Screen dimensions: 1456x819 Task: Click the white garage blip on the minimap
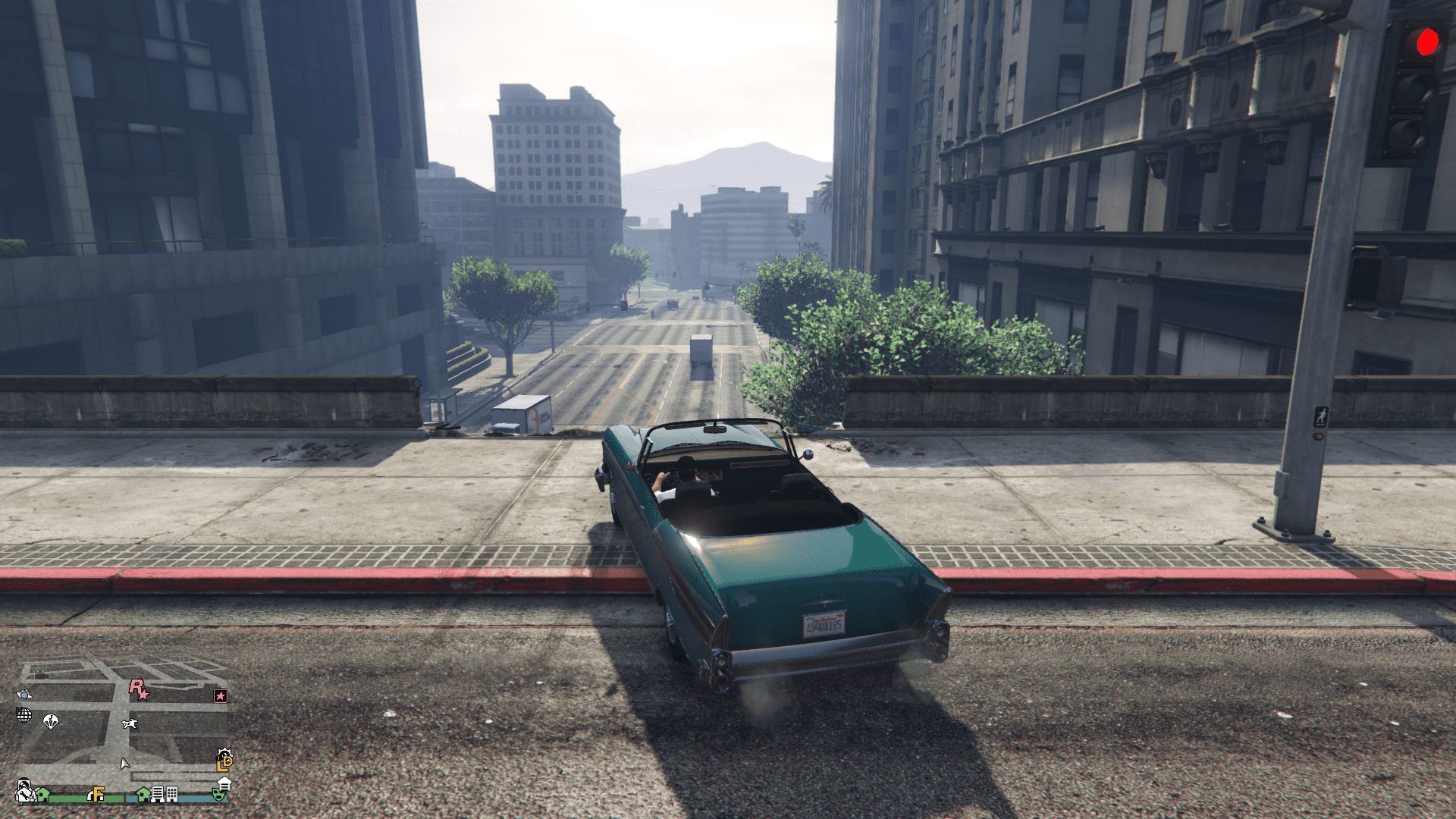pos(225,785)
